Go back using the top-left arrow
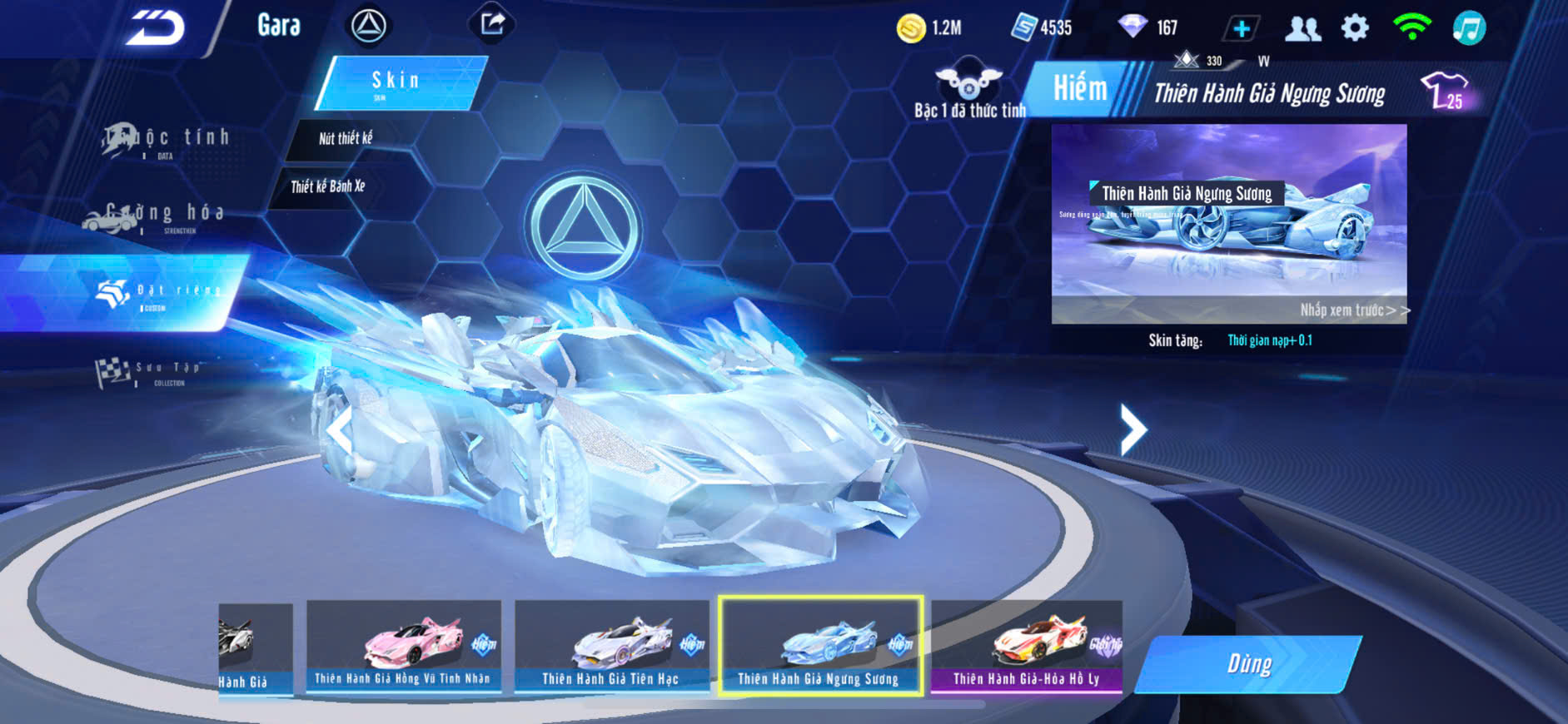1568x724 pixels. coord(155,28)
